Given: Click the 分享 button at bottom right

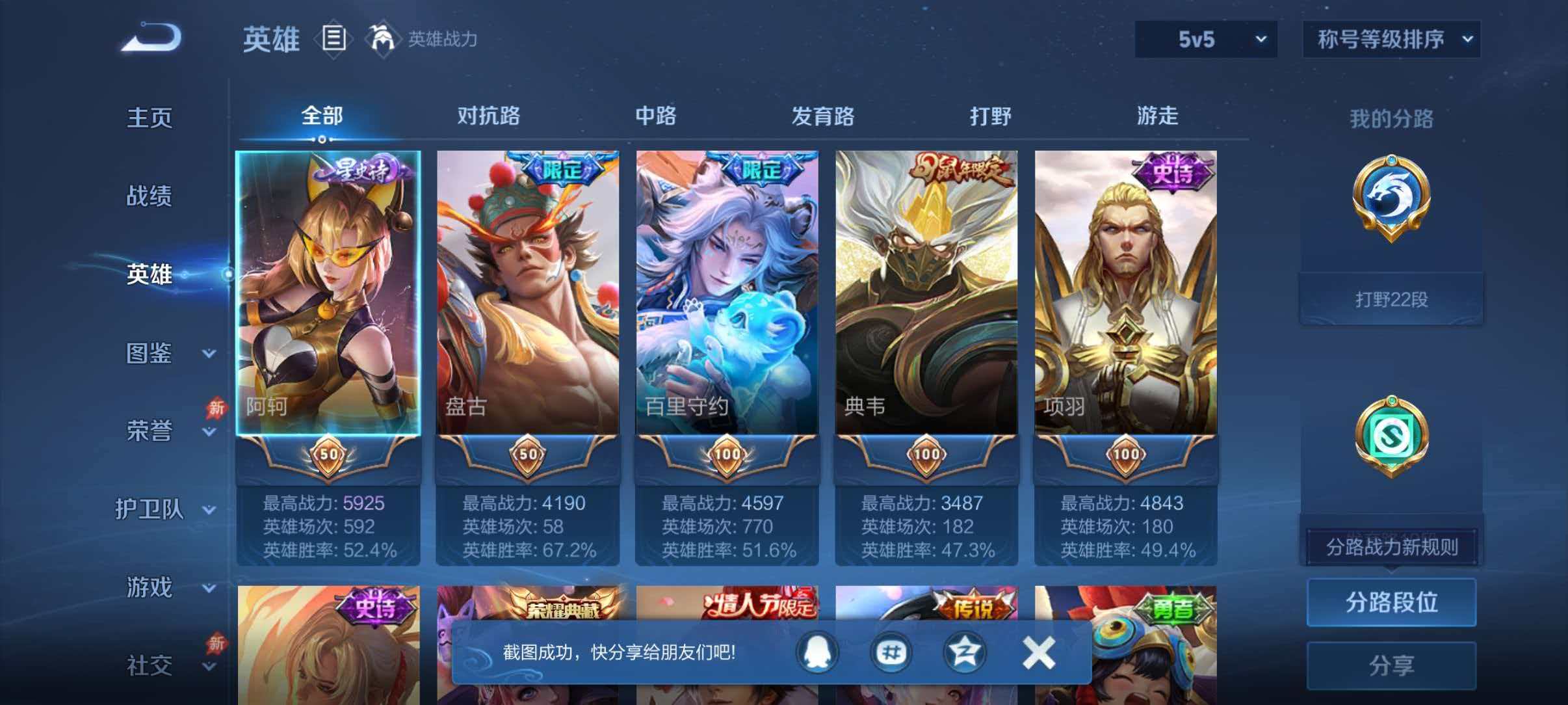Looking at the screenshot, I should coord(1391,665).
